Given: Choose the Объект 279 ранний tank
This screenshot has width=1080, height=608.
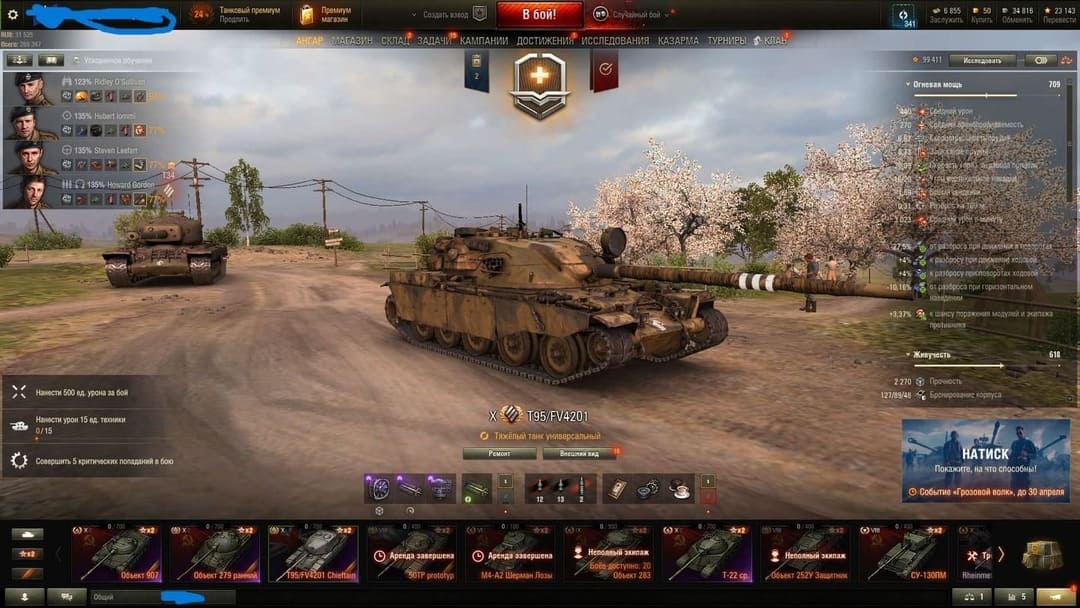Looking at the screenshot, I should tap(213, 553).
